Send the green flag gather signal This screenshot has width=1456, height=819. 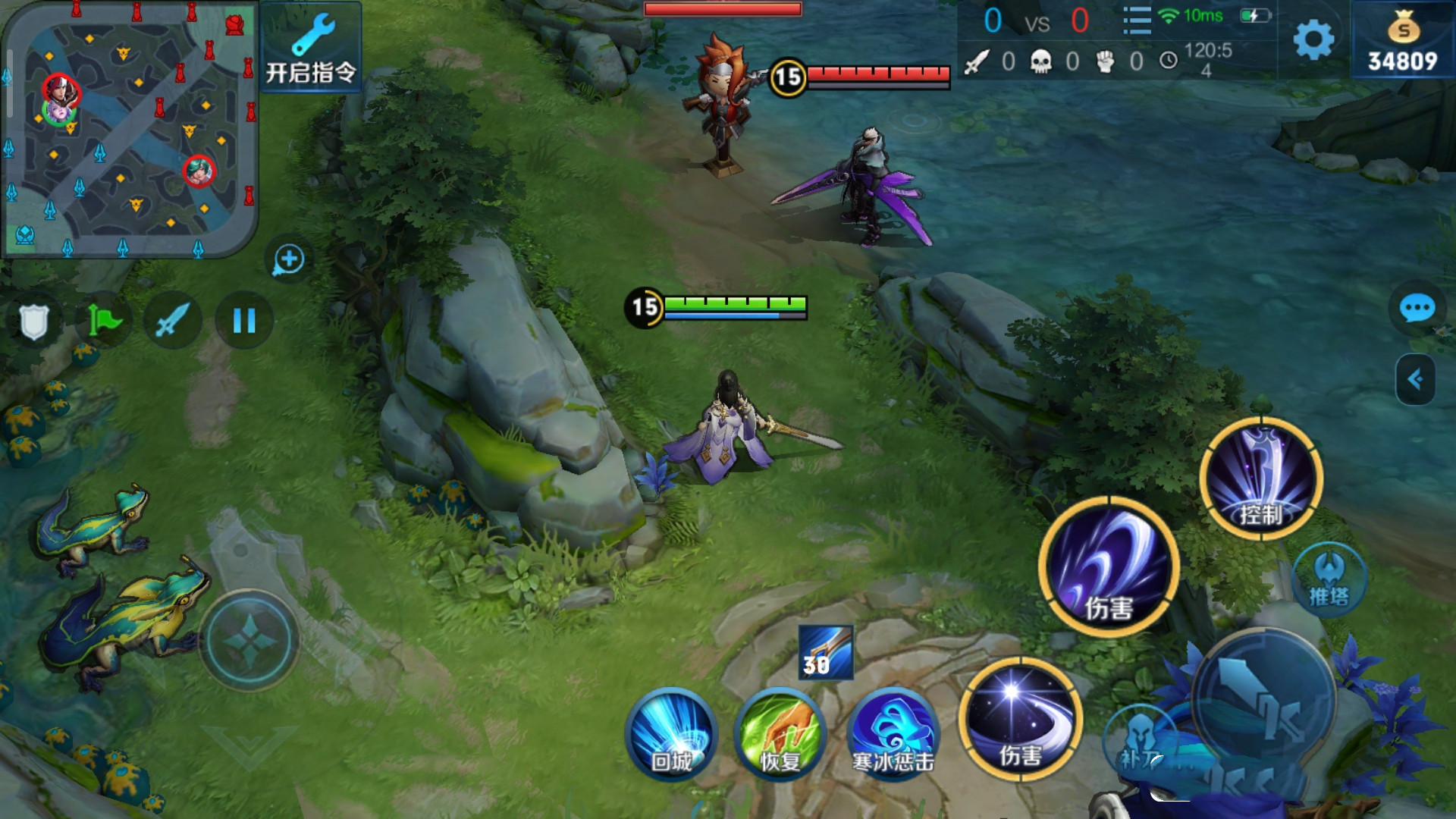[x=104, y=321]
